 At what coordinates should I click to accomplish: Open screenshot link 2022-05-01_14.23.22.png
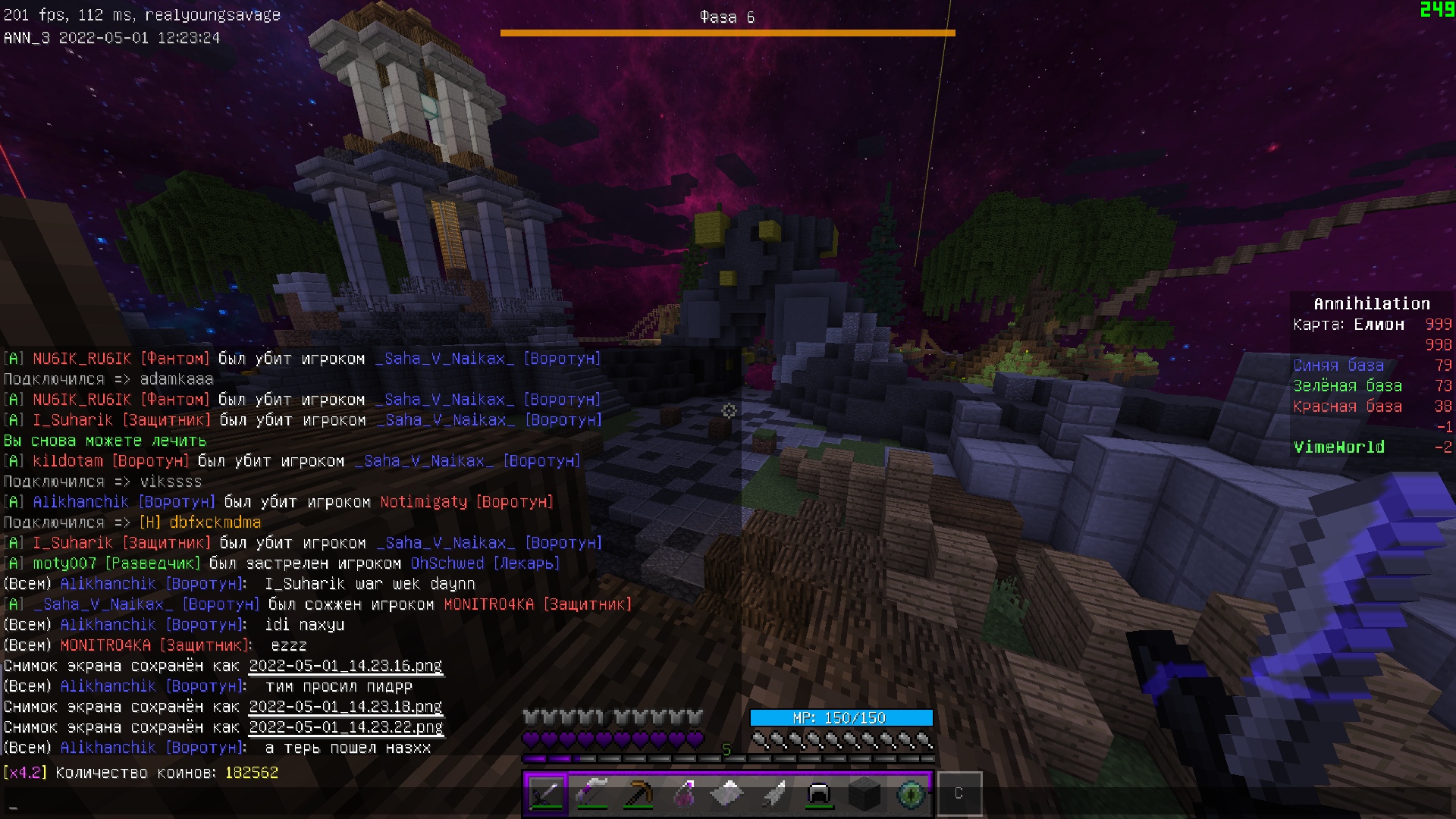click(x=345, y=727)
